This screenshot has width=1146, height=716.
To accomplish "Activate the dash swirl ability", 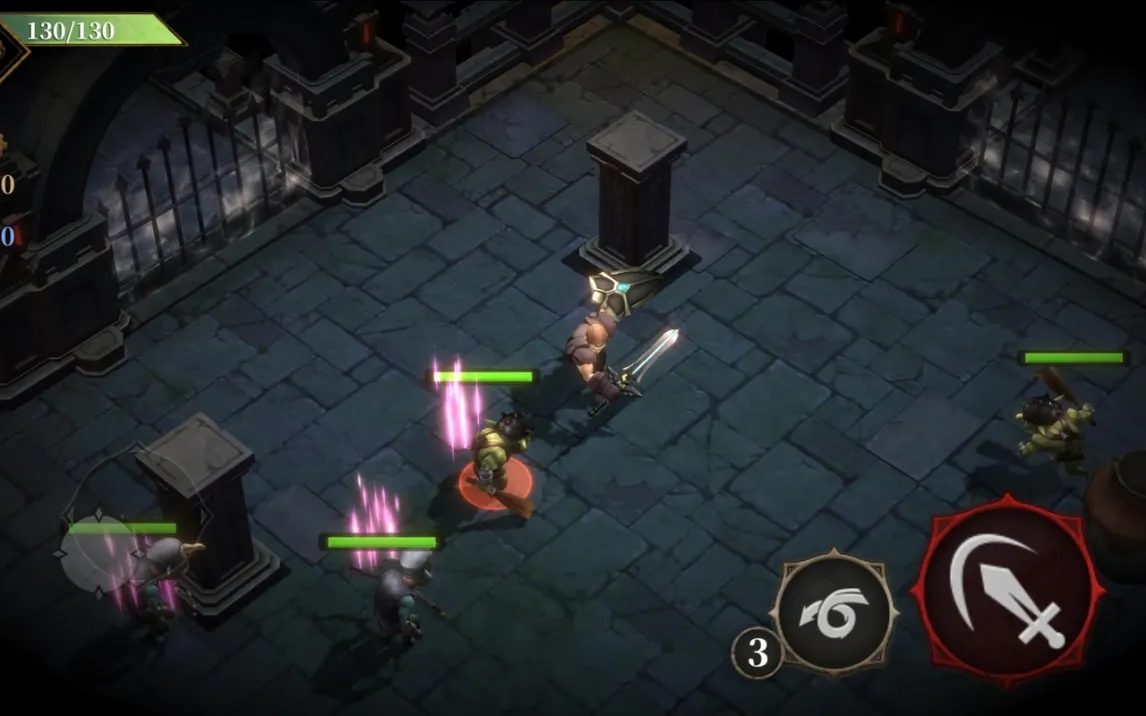I will tap(834, 615).
